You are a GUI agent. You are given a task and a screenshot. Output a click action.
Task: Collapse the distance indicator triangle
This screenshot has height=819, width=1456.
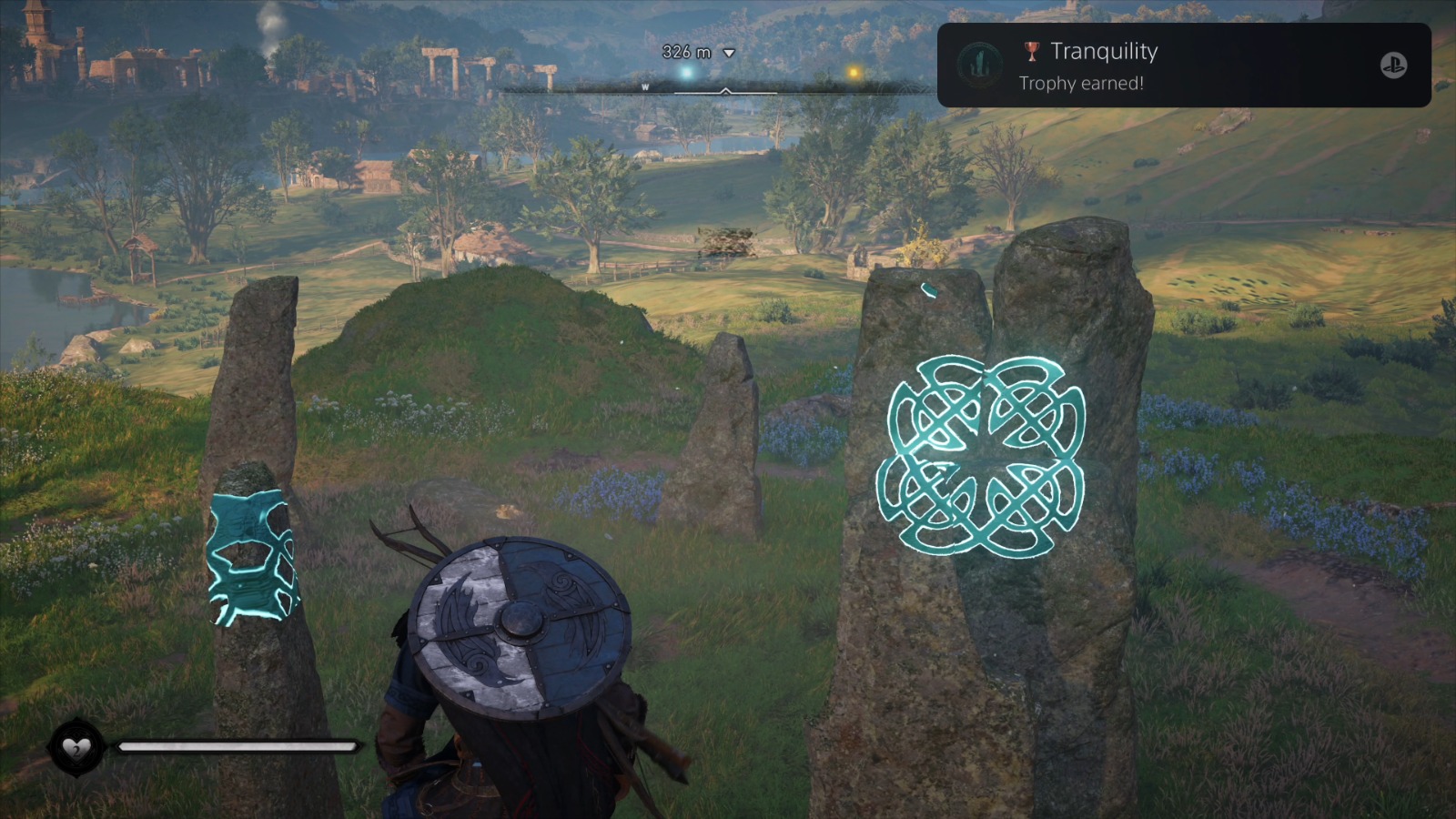coord(727,54)
